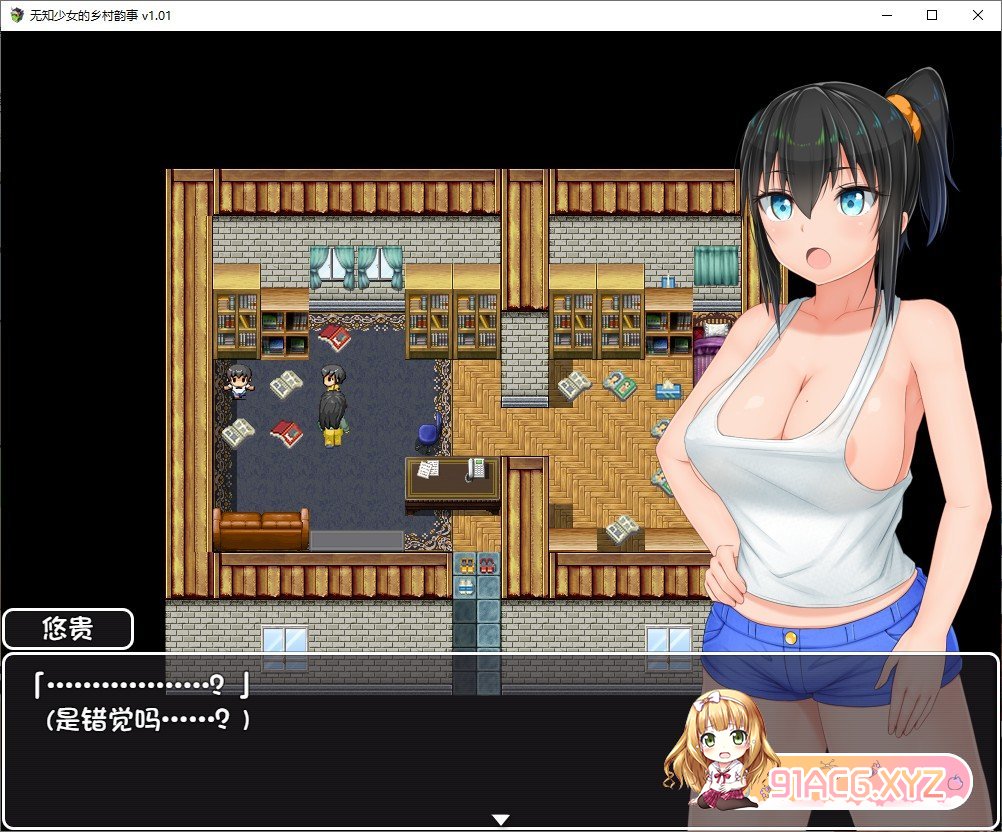Advance dialogue with the white arrow indicator
Viewport: 1002px width, 832px height.
[501, 820]
